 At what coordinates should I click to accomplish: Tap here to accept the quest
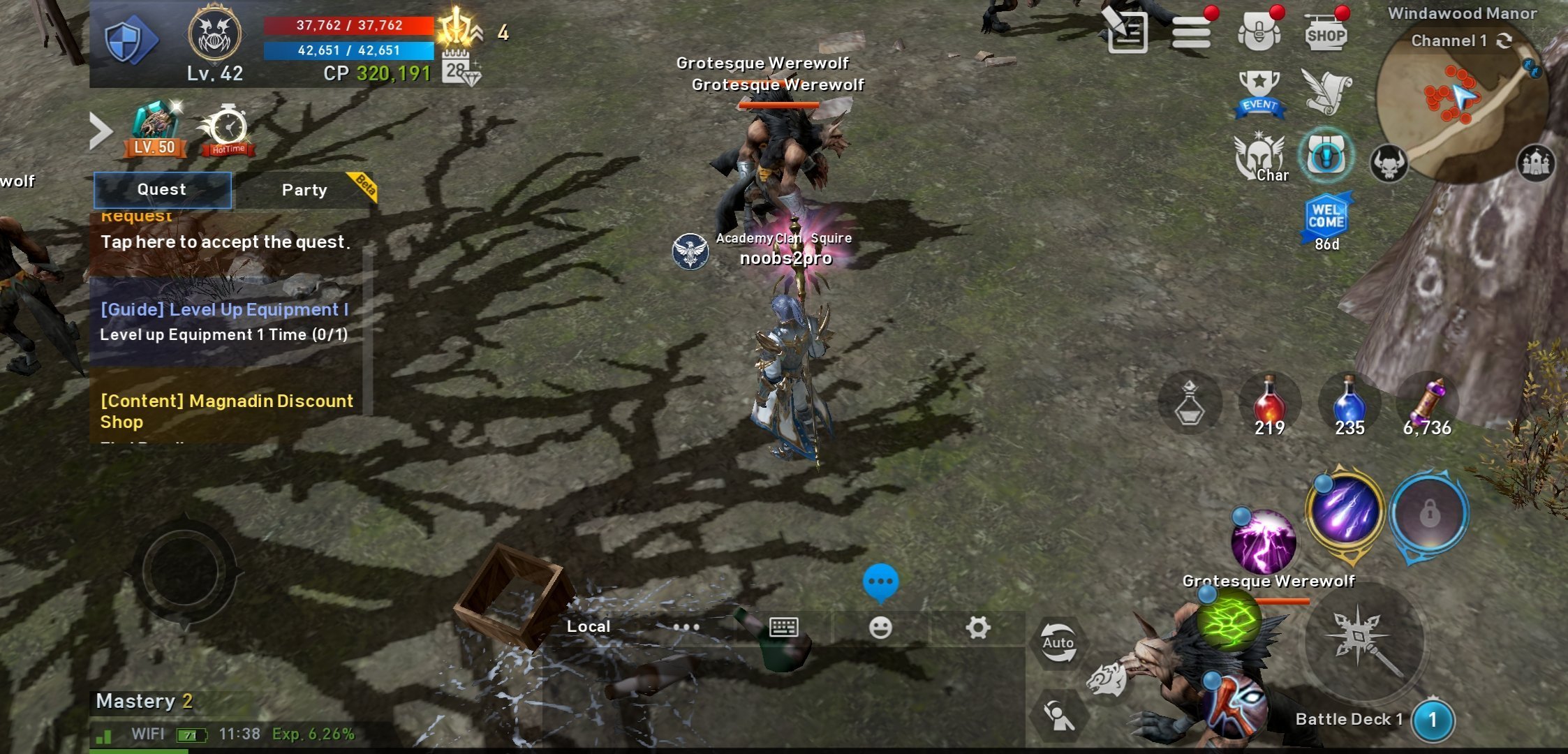click(x=225, y=242)
